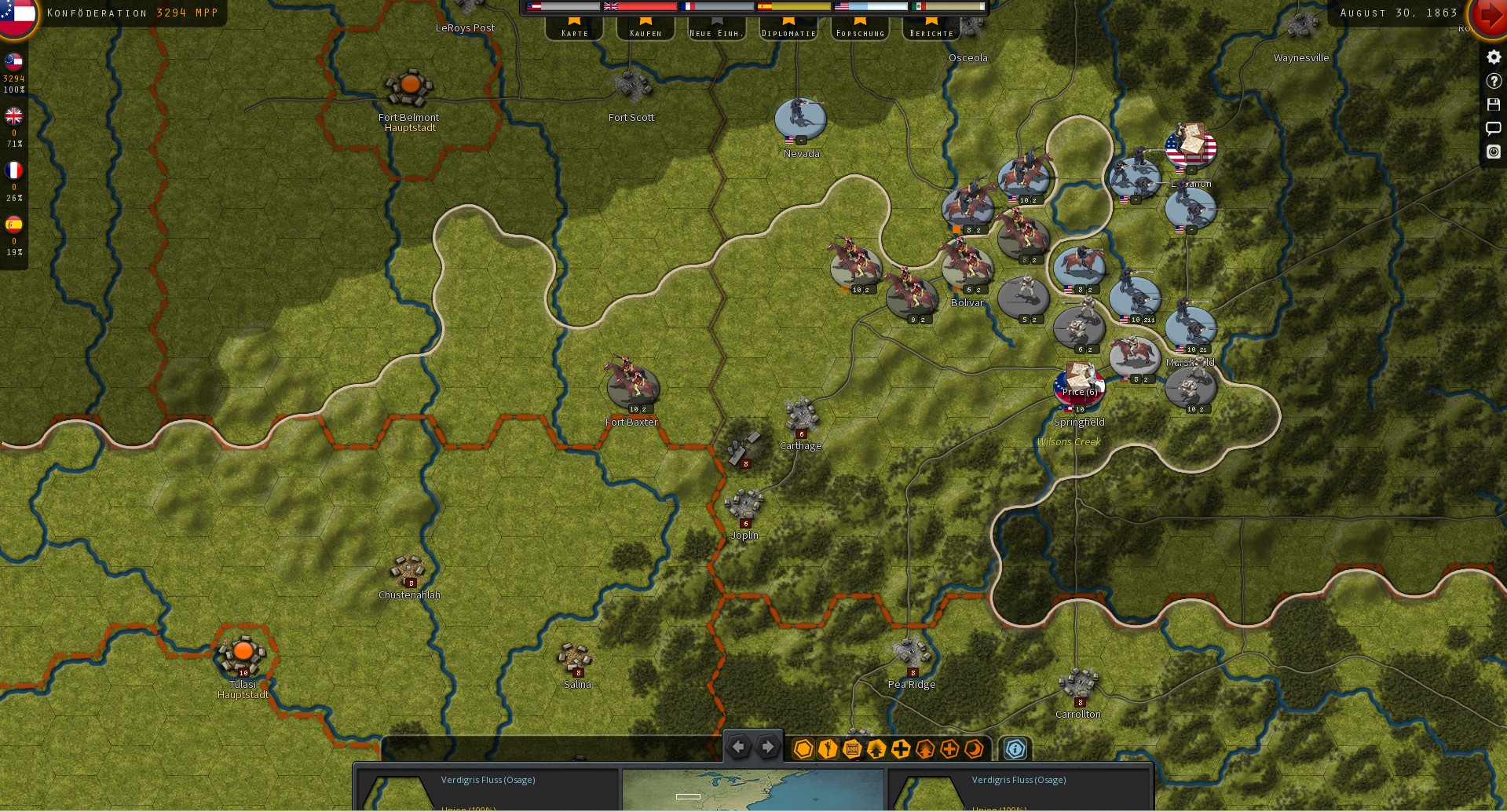Activate the moon sleep icon

tap(974, 750)
